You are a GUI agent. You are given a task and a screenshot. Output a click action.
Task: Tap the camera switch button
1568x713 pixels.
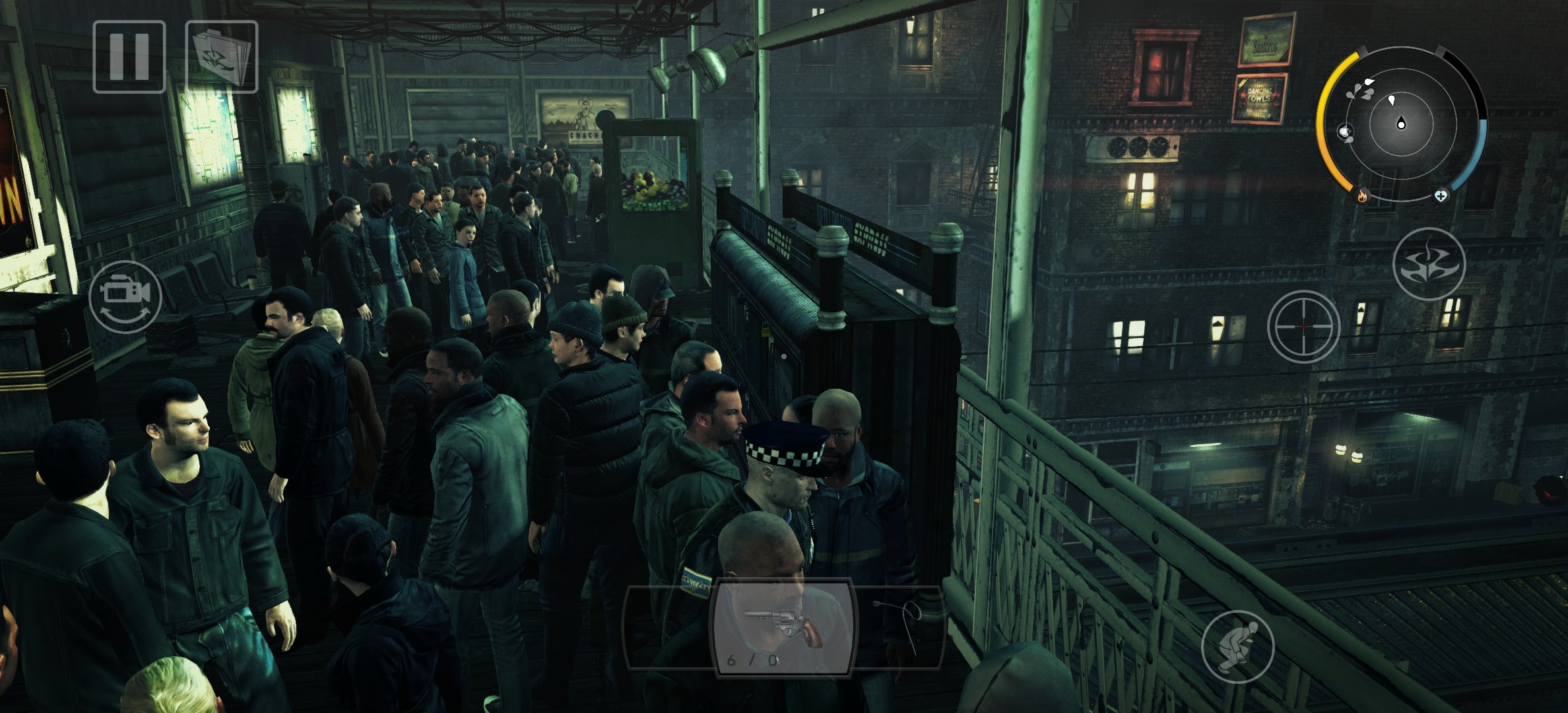pos(125,296)
